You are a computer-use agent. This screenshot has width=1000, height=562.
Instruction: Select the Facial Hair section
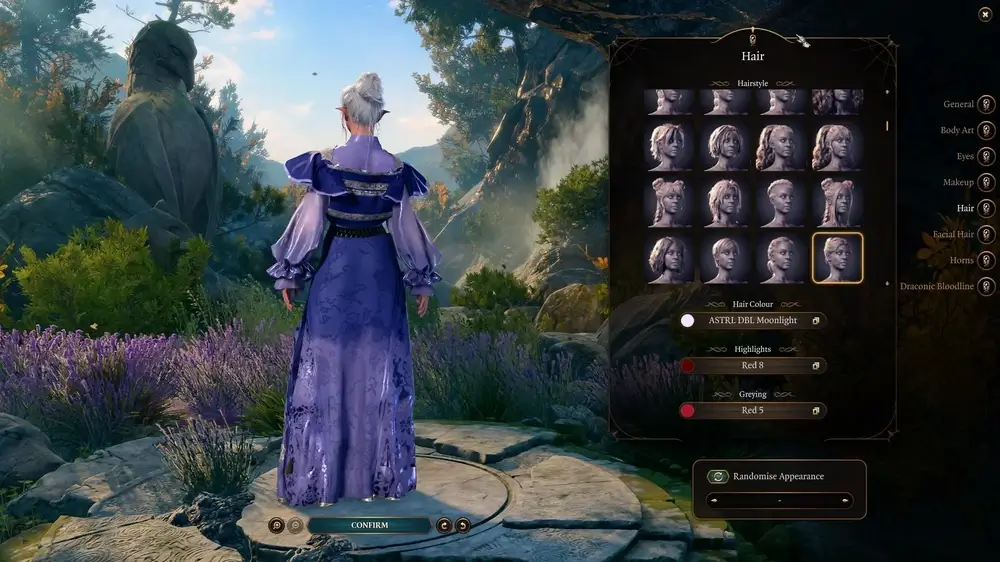tap(986, 234)
